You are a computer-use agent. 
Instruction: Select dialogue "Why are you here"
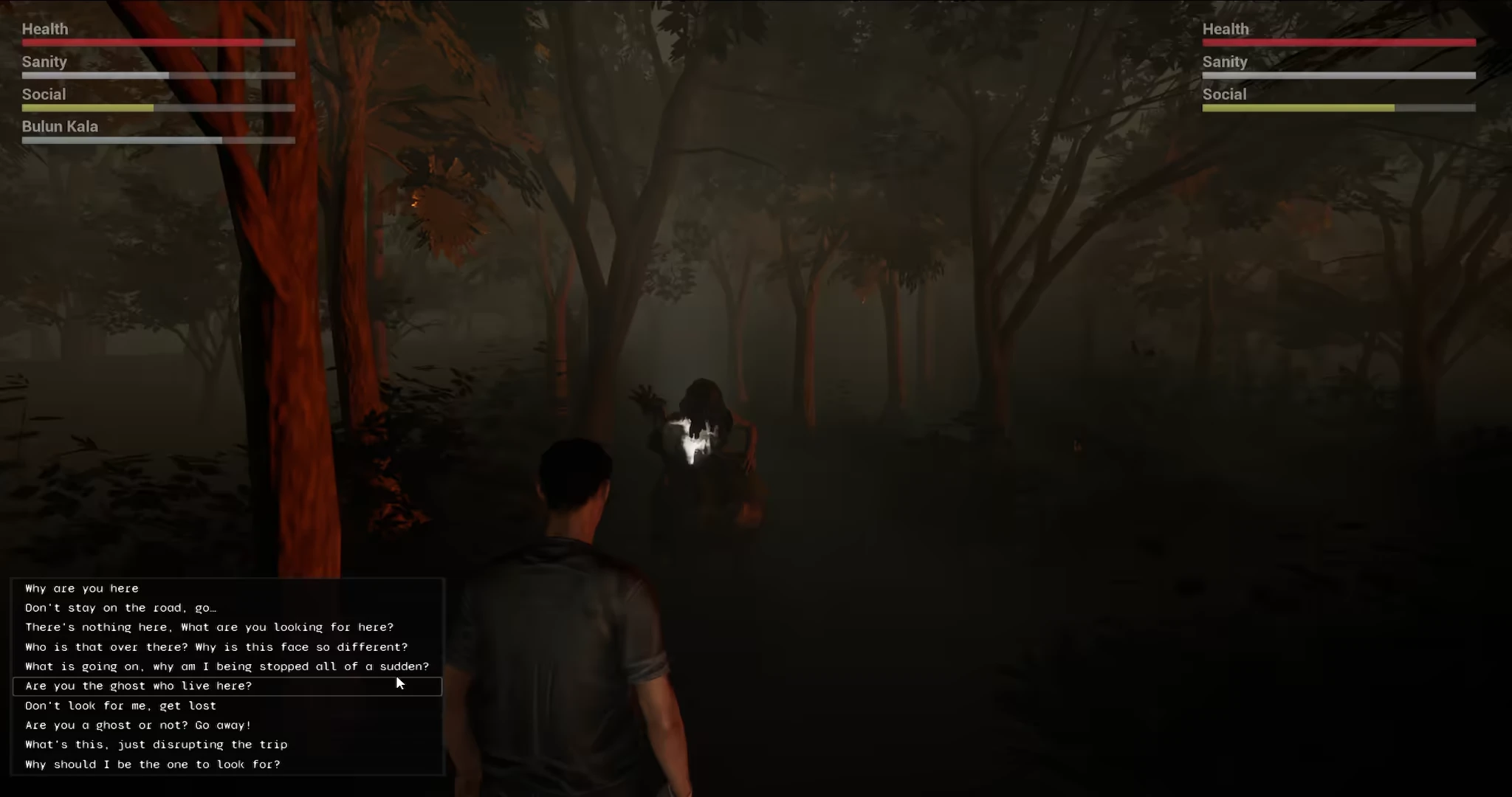(x=81, y=588)
